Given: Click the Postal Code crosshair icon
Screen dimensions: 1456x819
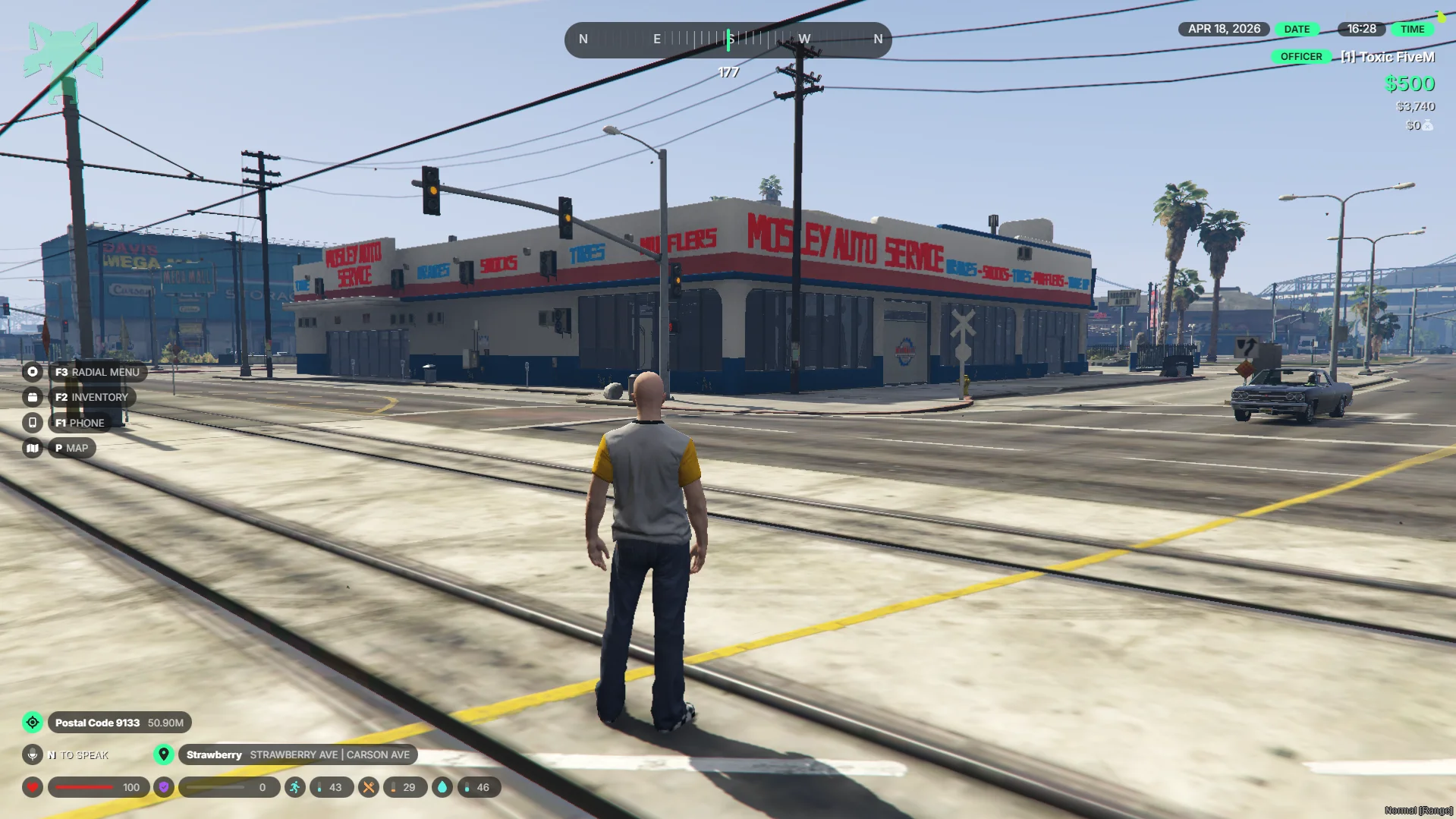Looking at the screenshot, I should (33, 723).
